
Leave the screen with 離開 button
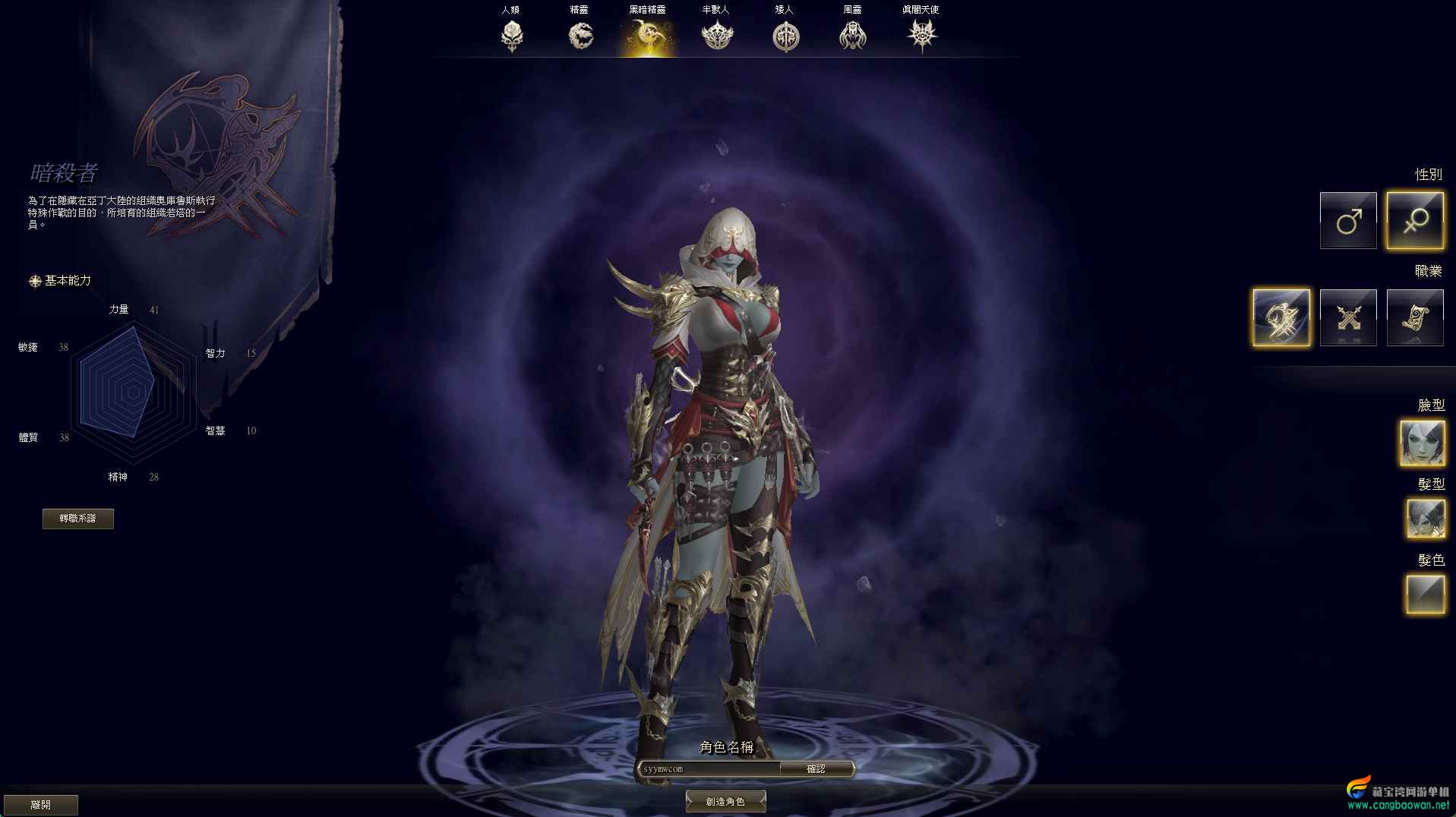pos(41,804)
